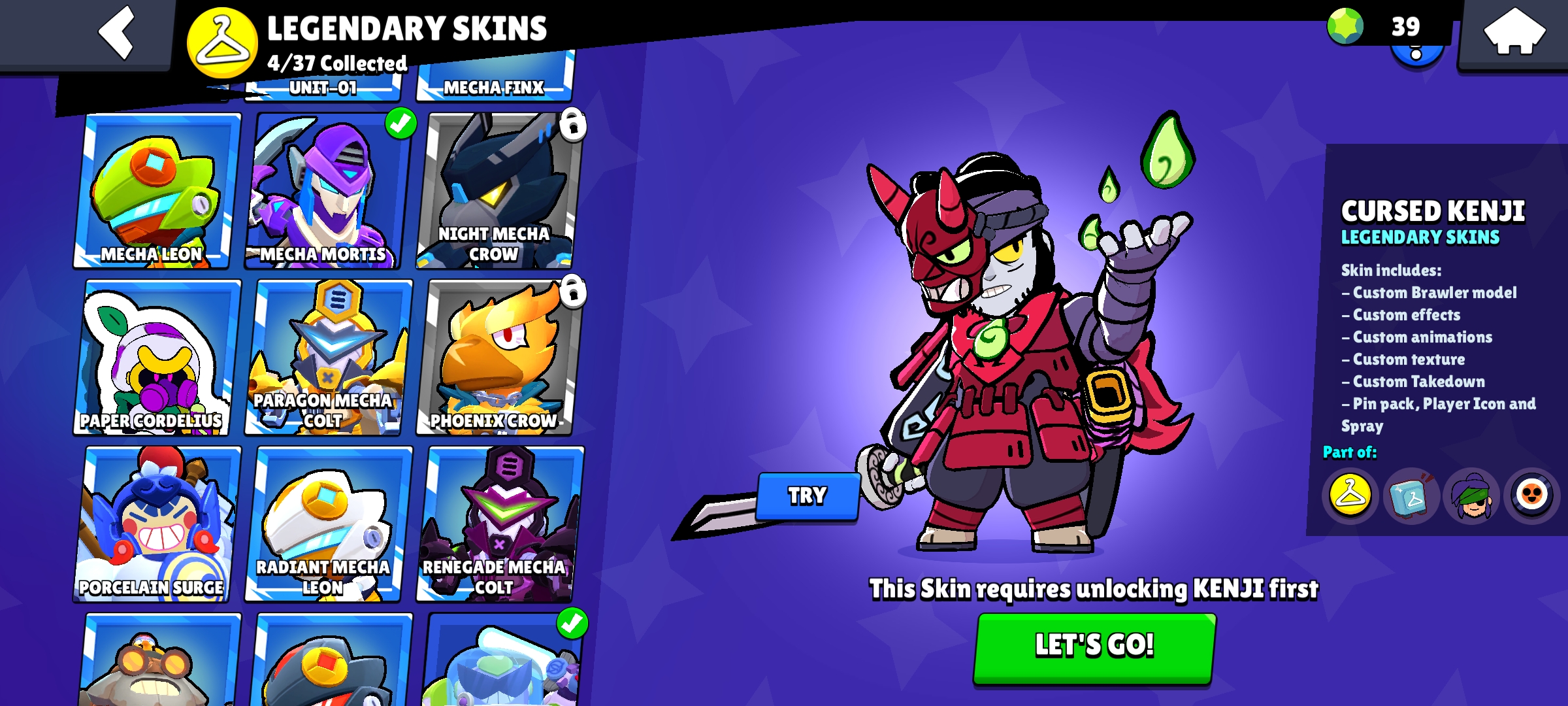This screenshot has height=706, width=1568.
Task: Try the Cursed Kenji skin
Action: [808, 496]
